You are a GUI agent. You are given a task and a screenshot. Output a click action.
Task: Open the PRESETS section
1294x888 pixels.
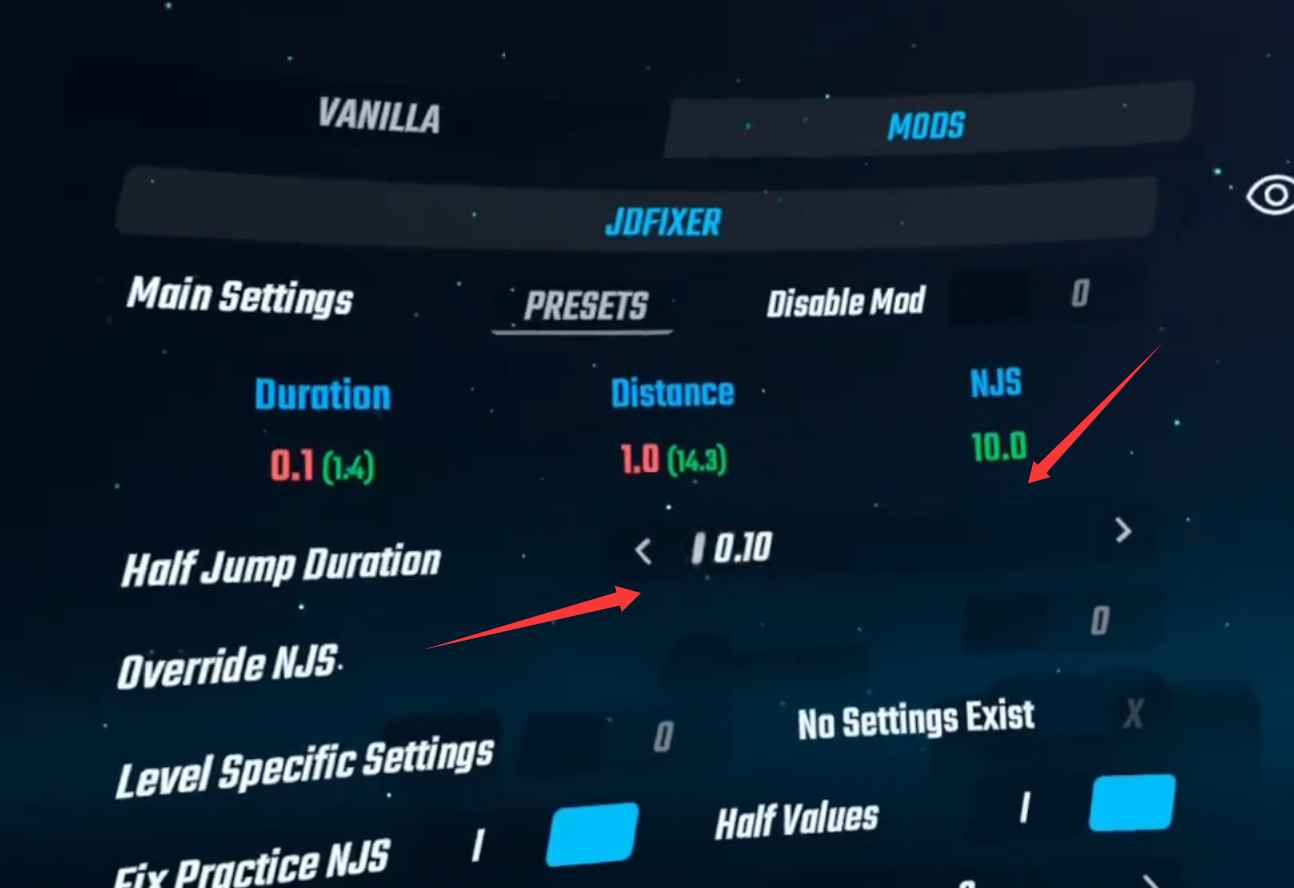click(582, 306)
